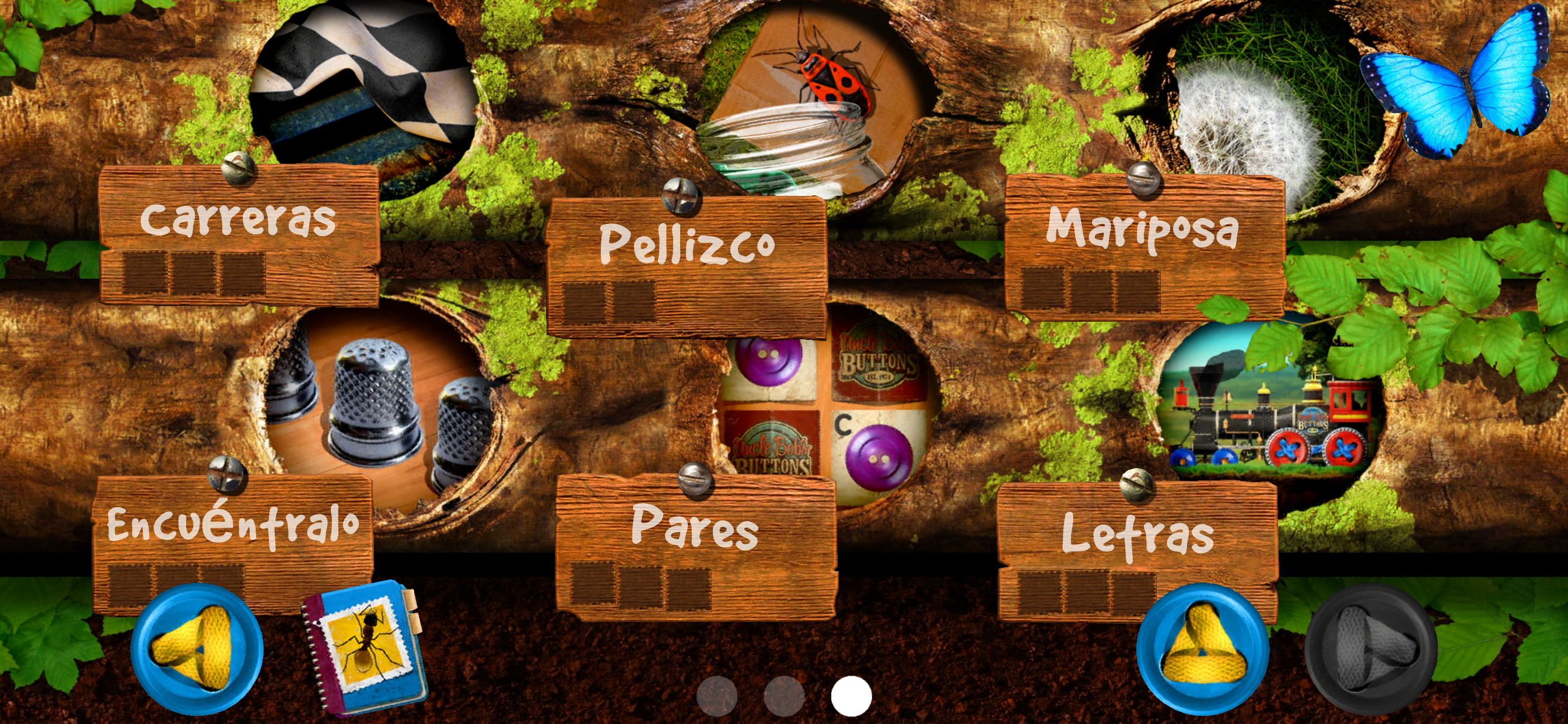Open the Pares matching game
Screen dimensions: 1568x724
pos(695,544)
